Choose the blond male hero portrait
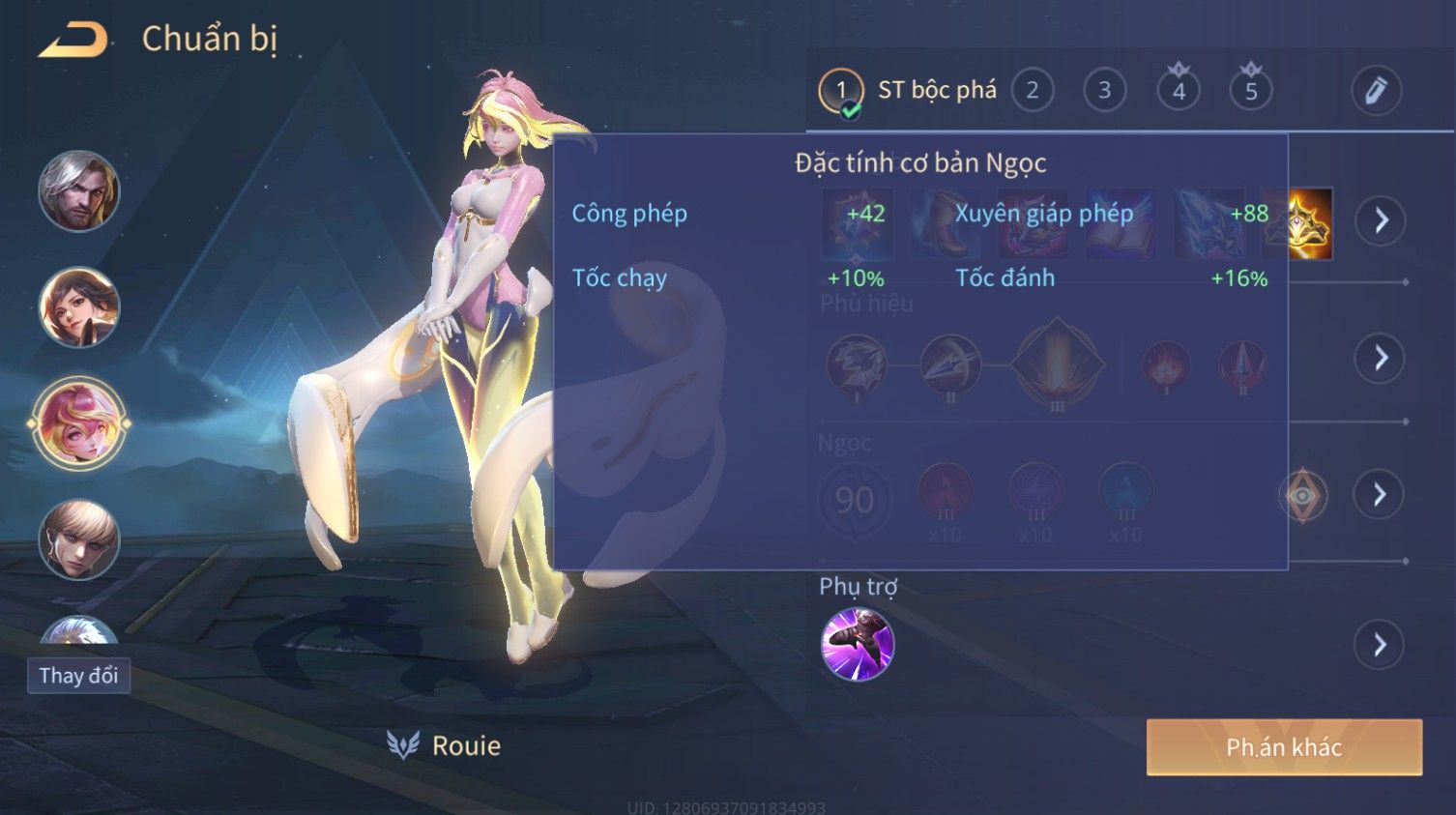 click(x=79, y=539)
